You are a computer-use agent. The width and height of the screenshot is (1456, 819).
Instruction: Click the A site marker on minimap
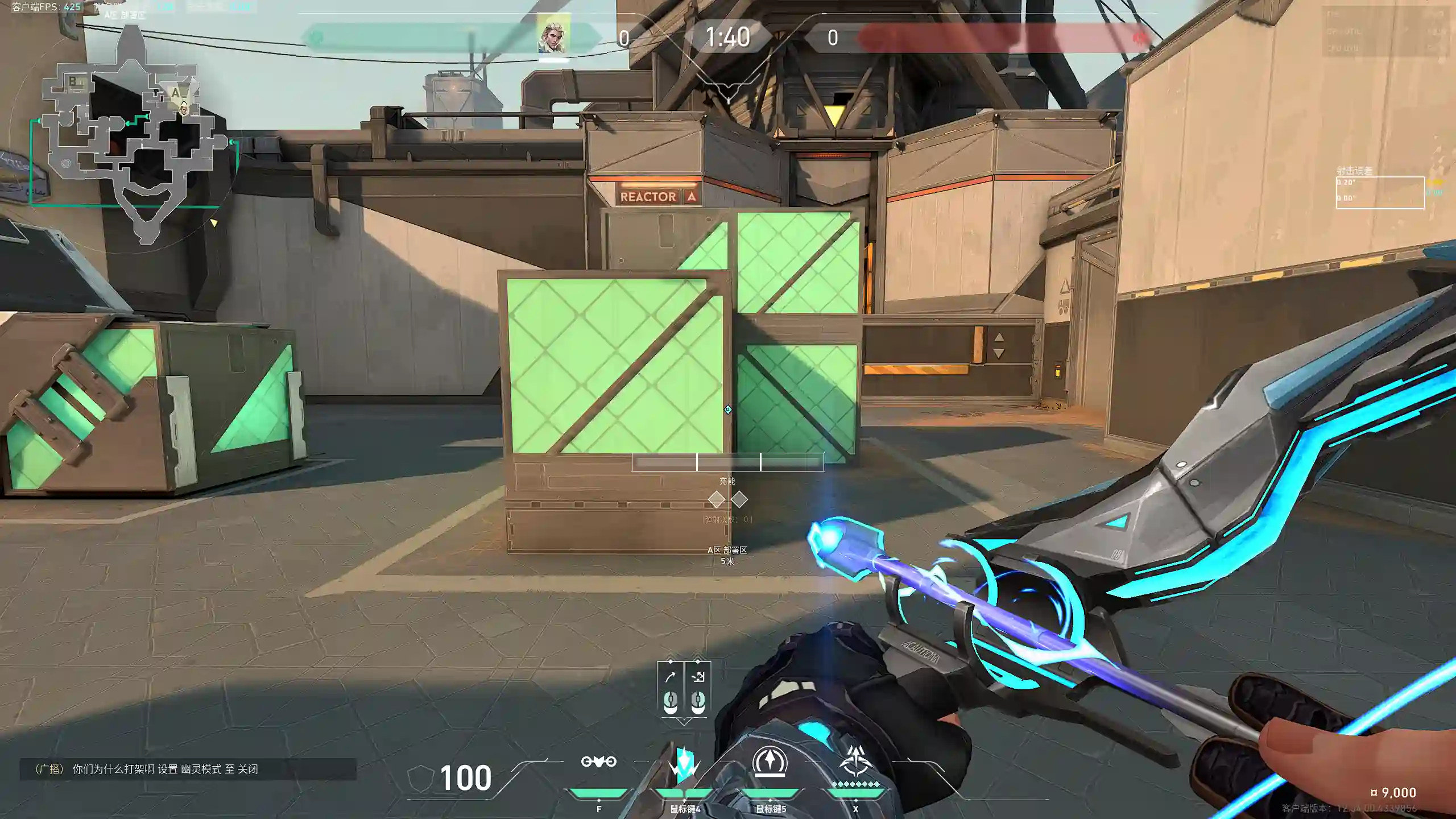pyautogui.click(x=176, y=92)
